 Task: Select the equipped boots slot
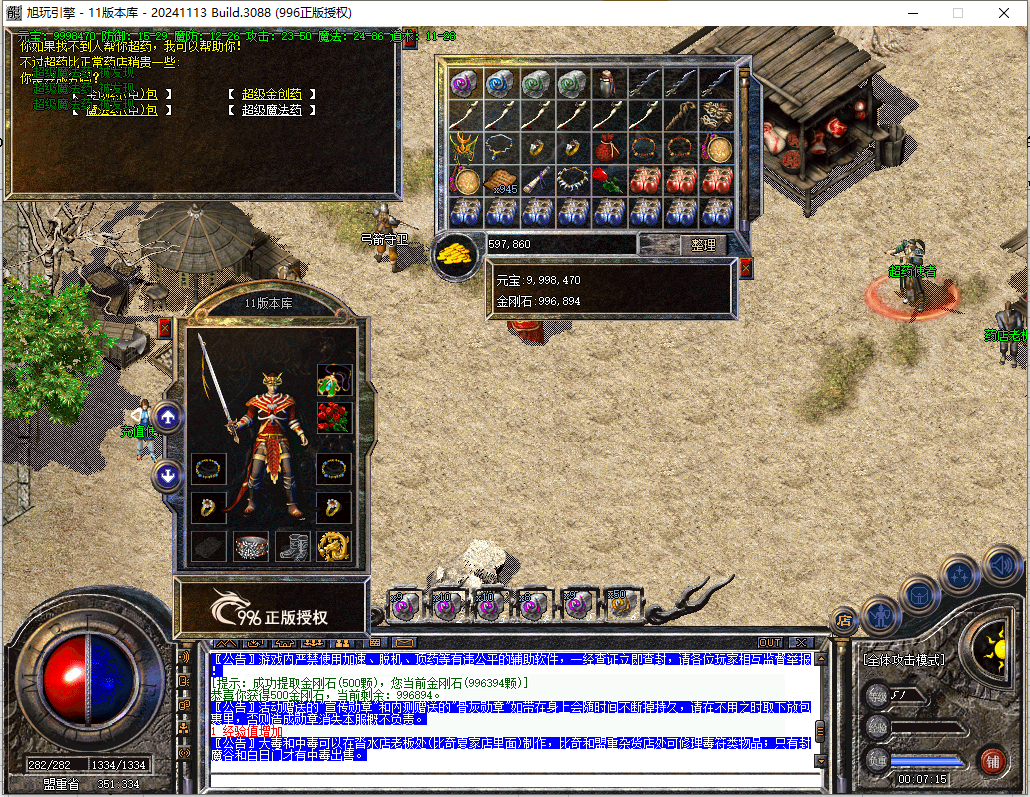(291, 546)
